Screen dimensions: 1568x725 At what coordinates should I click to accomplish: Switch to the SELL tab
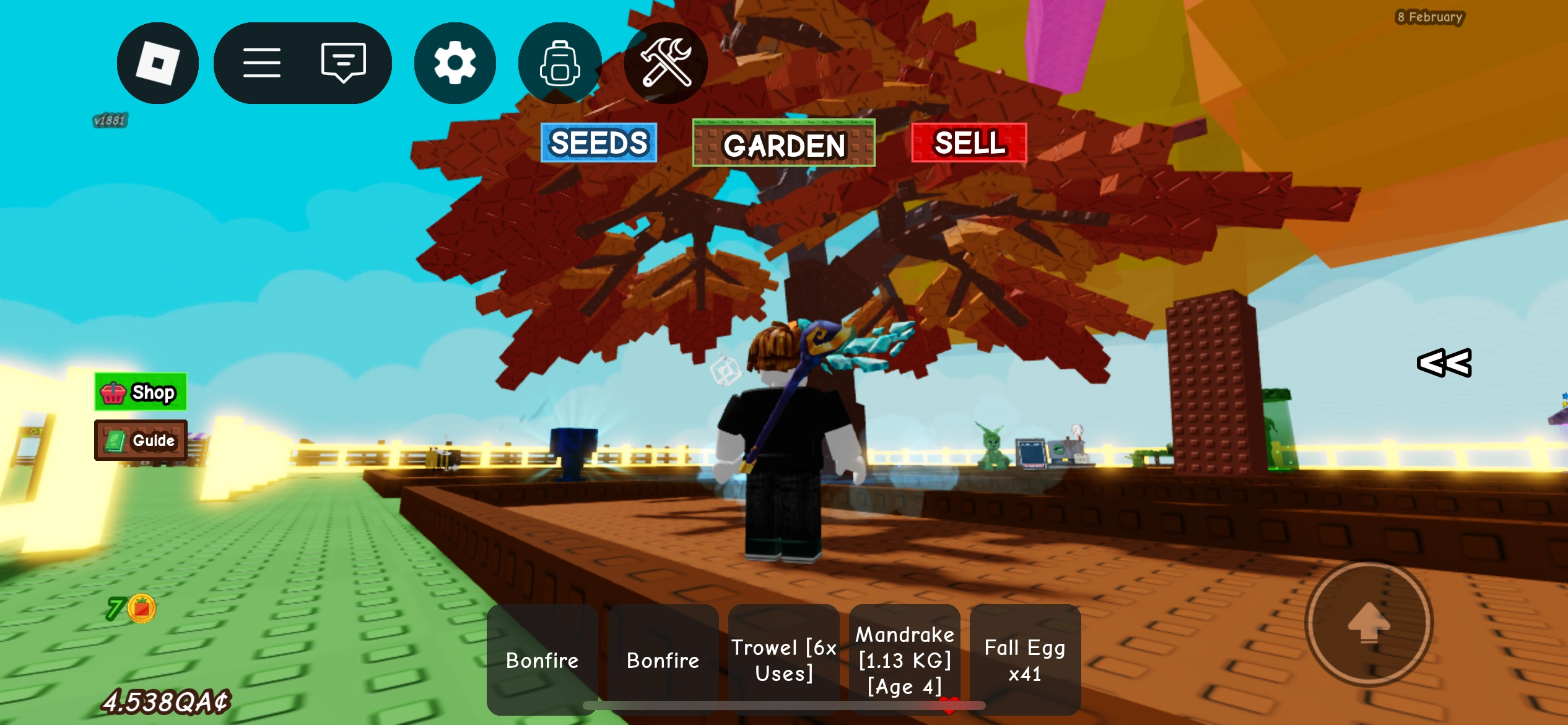969,143
